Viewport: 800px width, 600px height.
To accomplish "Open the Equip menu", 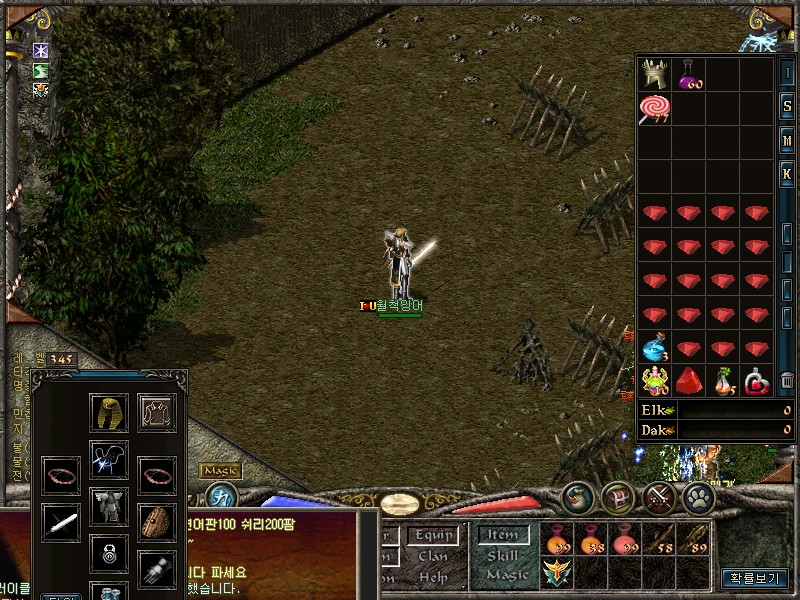I will pos(434,536).
